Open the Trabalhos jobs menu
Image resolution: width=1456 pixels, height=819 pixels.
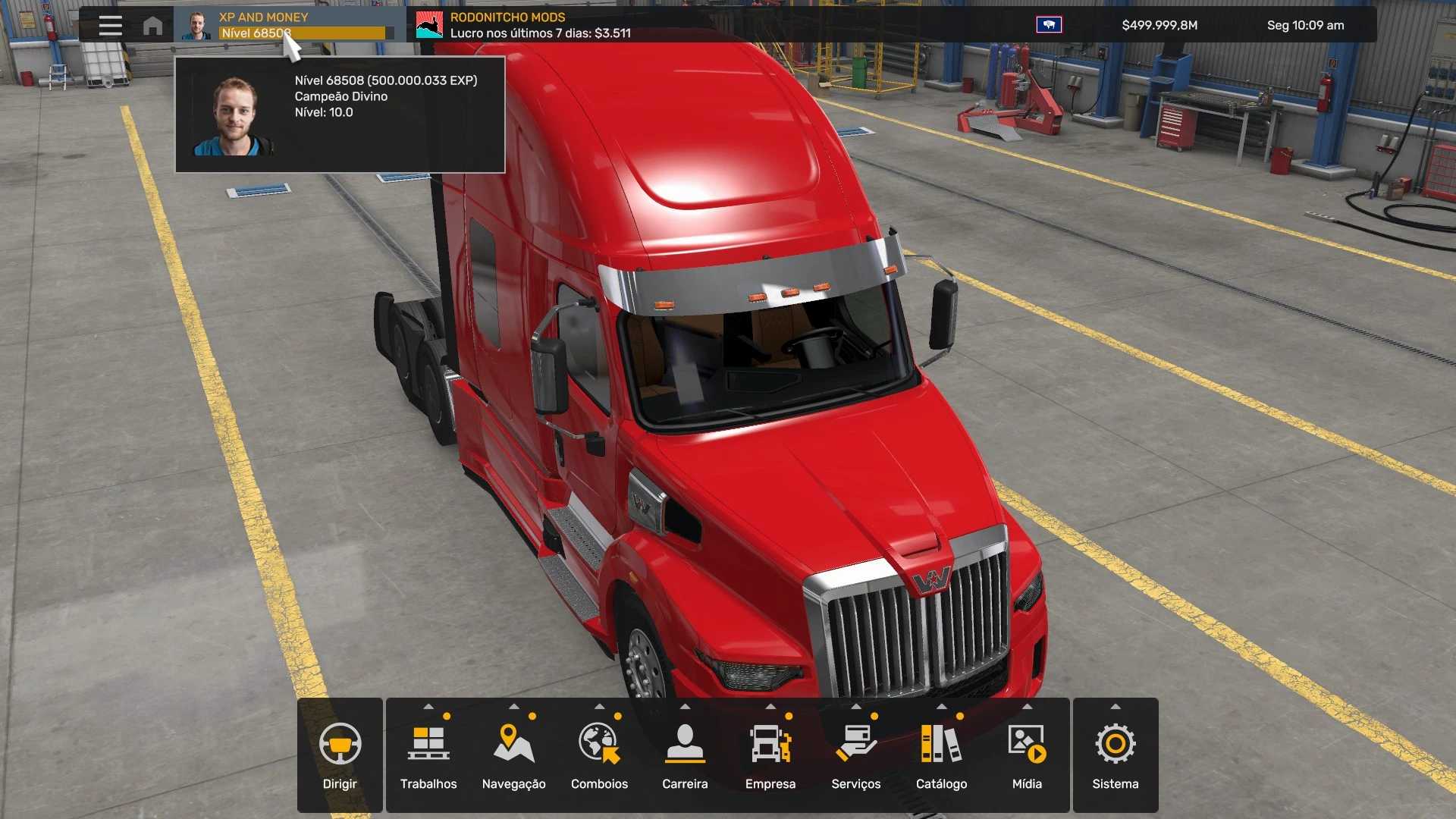pyautogui.click(x=428, y=755)
